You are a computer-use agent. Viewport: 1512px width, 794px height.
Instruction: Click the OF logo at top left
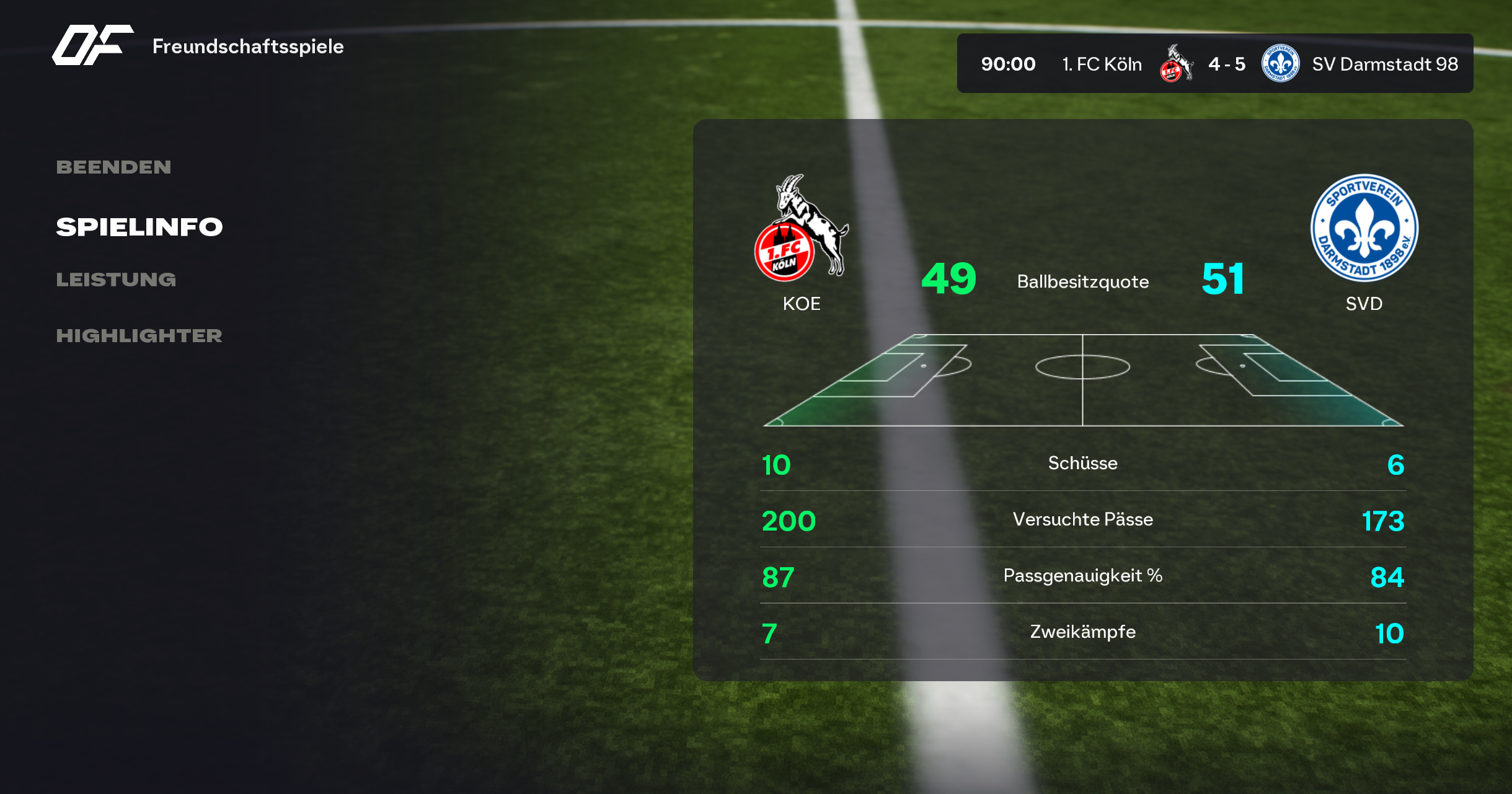[92, 45]
